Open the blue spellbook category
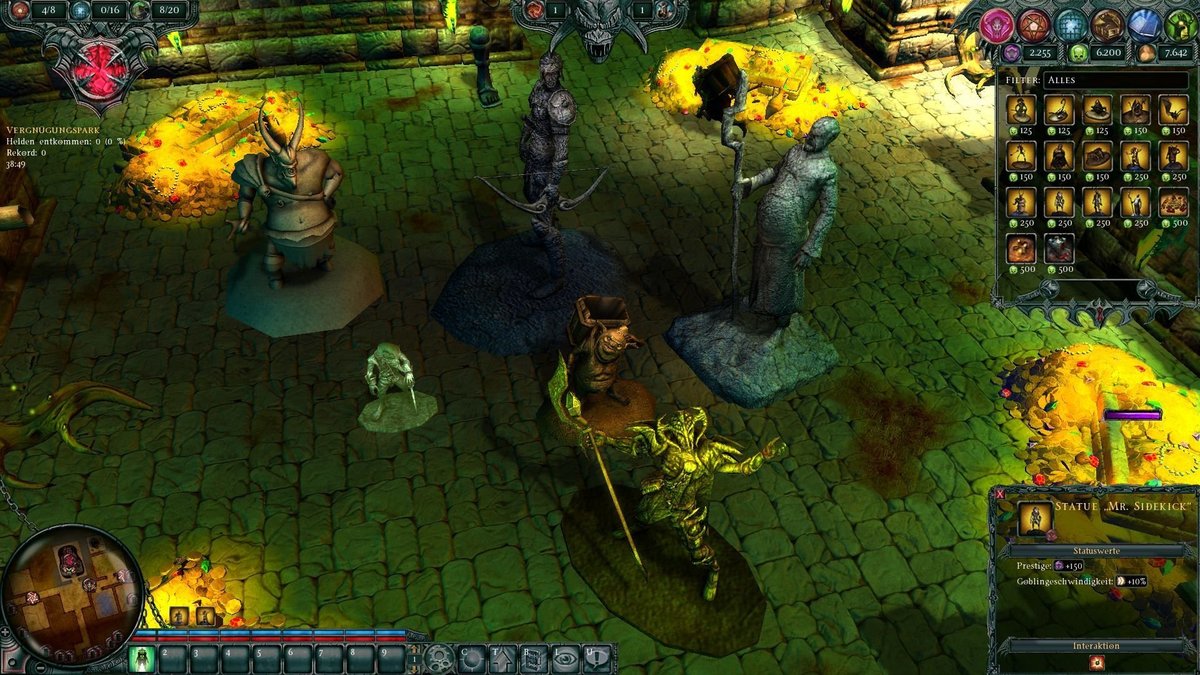 click(1145, 26)
